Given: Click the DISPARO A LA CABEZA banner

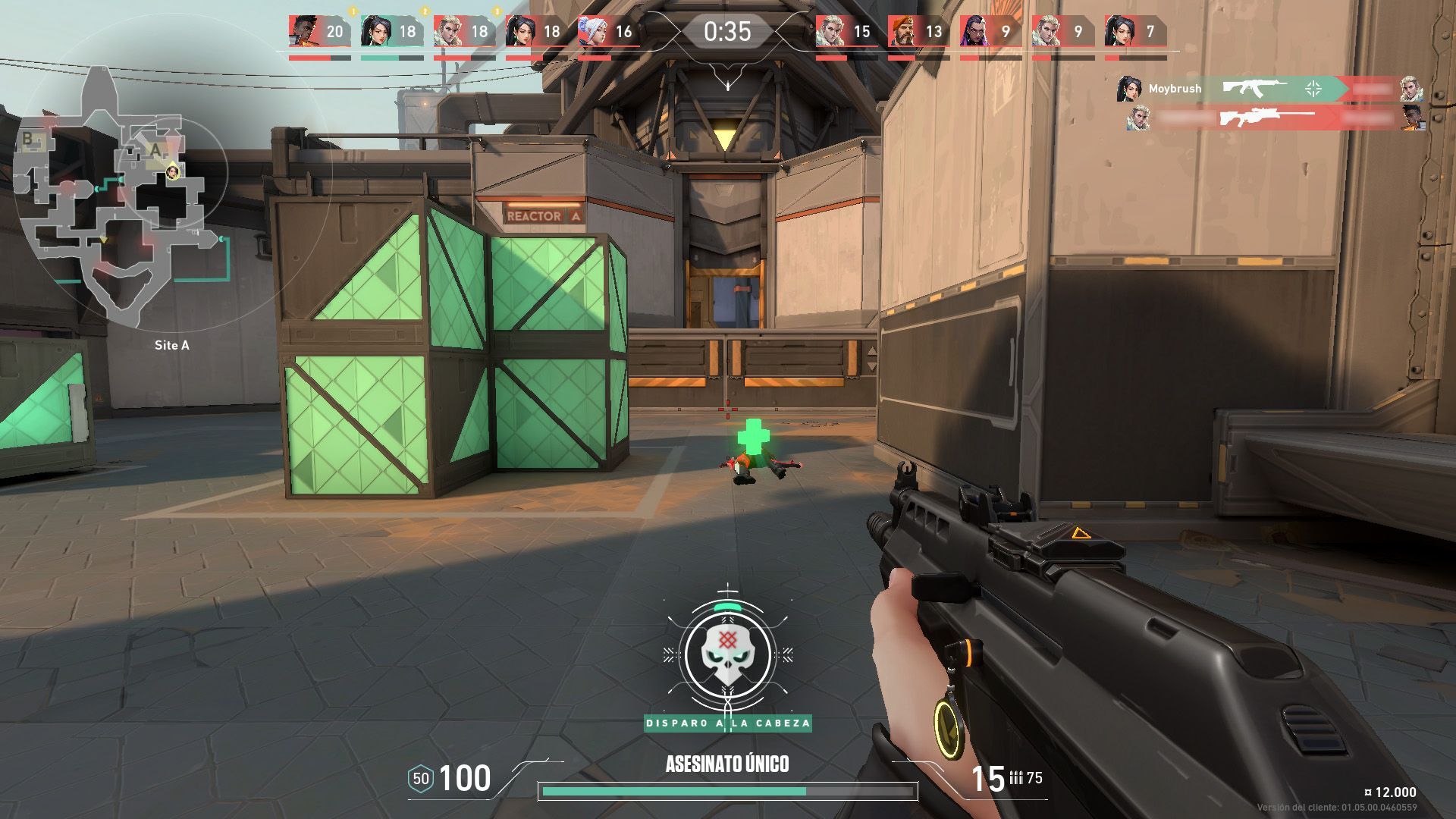Looking at the screenshot, I should pos(728,724).
